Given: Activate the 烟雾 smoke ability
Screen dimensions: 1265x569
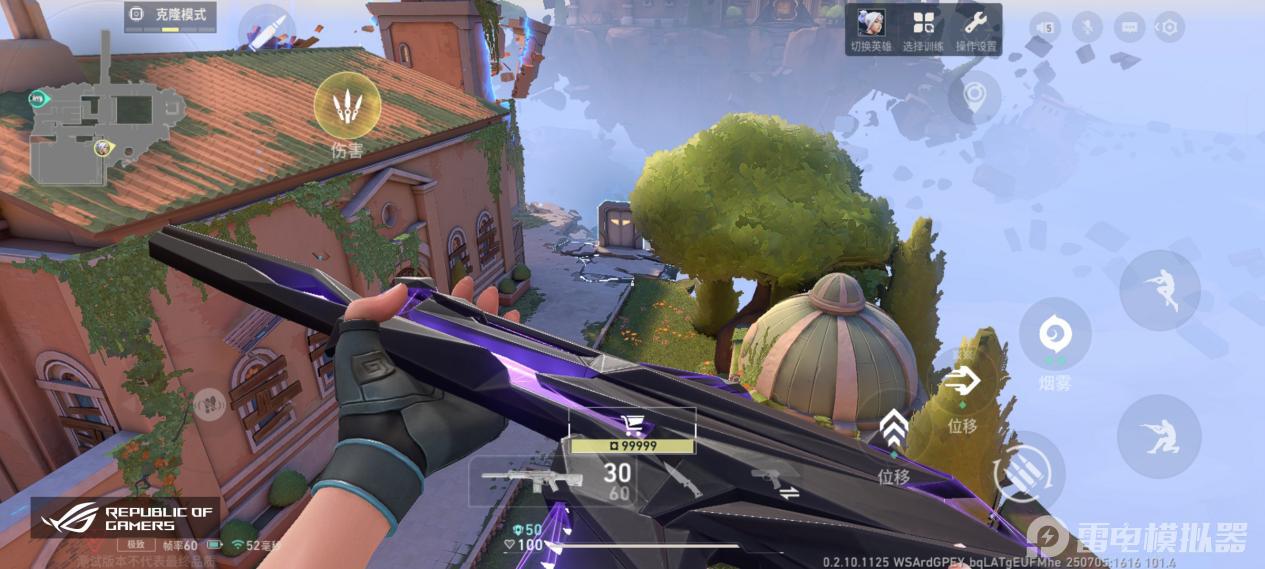Looking at the screenshot, I should pyautogui.click(x=1054, y=334).
